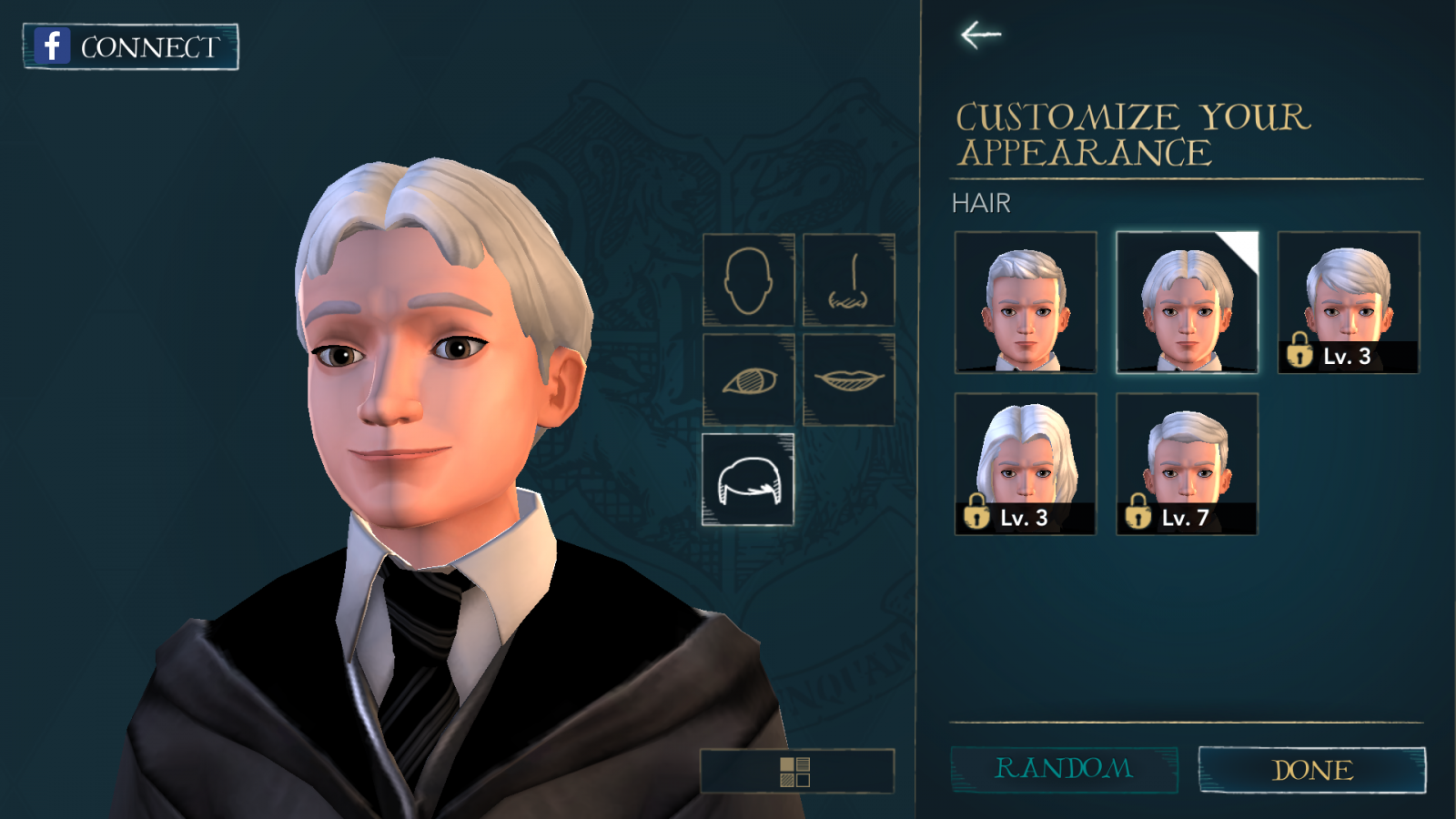Select the nose customization icon
The image size is (1456, 819).
[848, 280]
